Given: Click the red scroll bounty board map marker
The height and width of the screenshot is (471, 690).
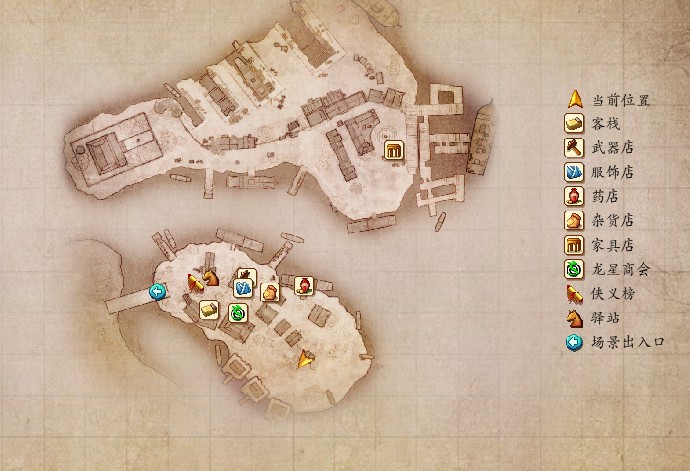Looking at the screenshot, I should tap(195, 283).
